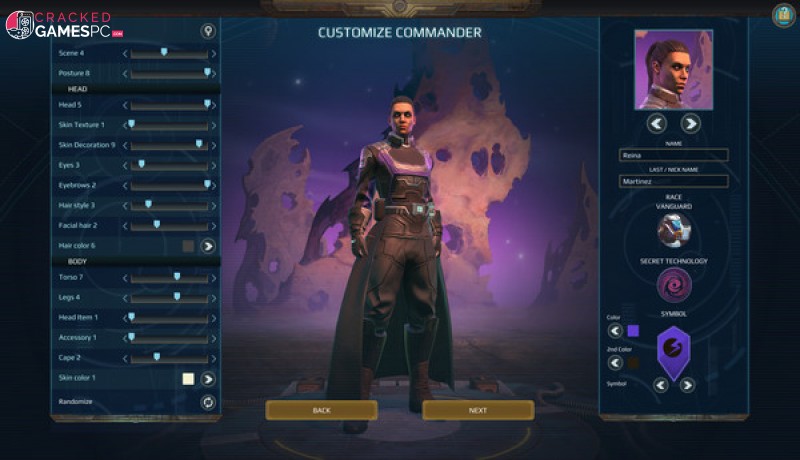Edit the commander first name field

coord(673,155)
